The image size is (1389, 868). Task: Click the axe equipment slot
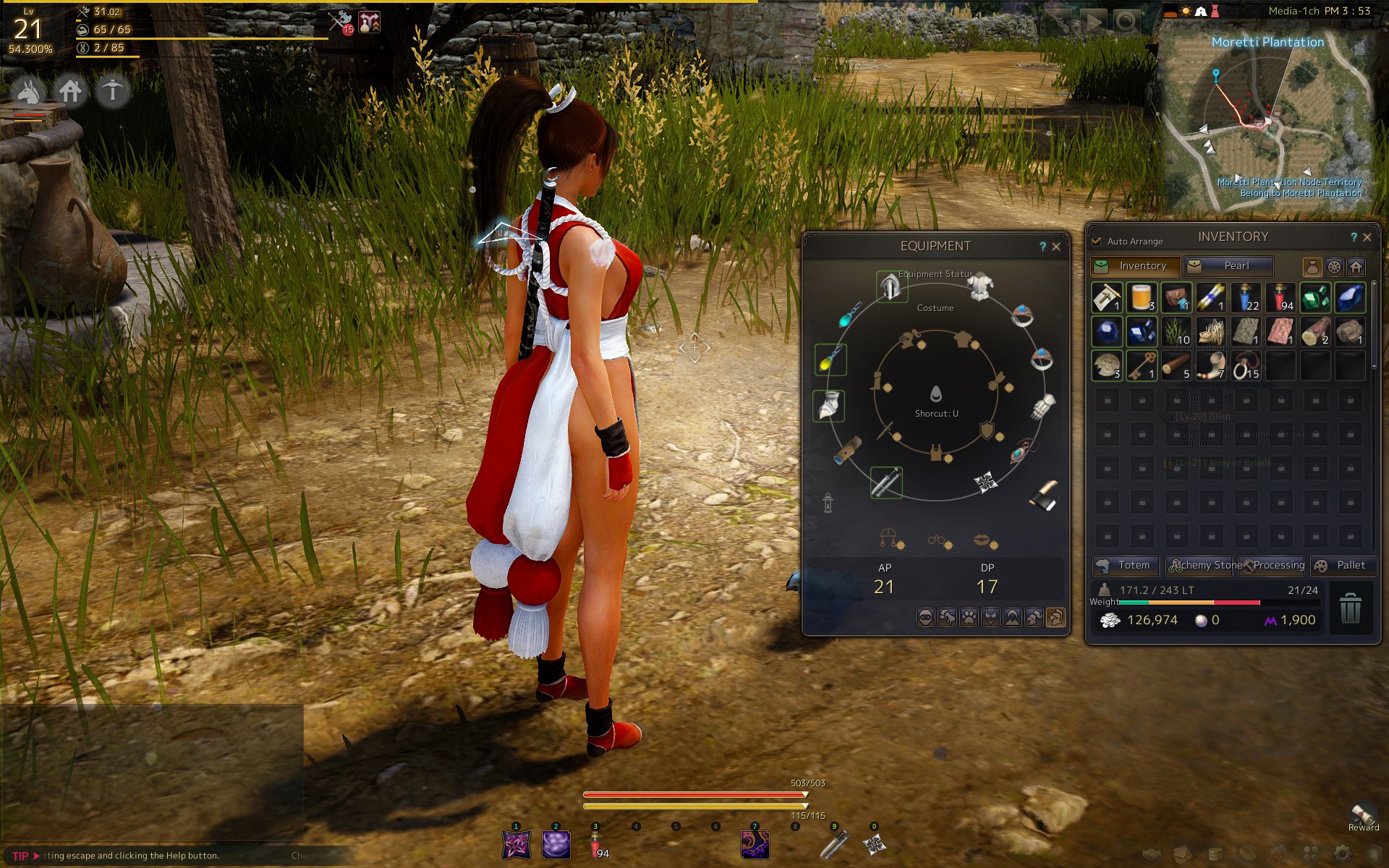[x=1044, y=495]
